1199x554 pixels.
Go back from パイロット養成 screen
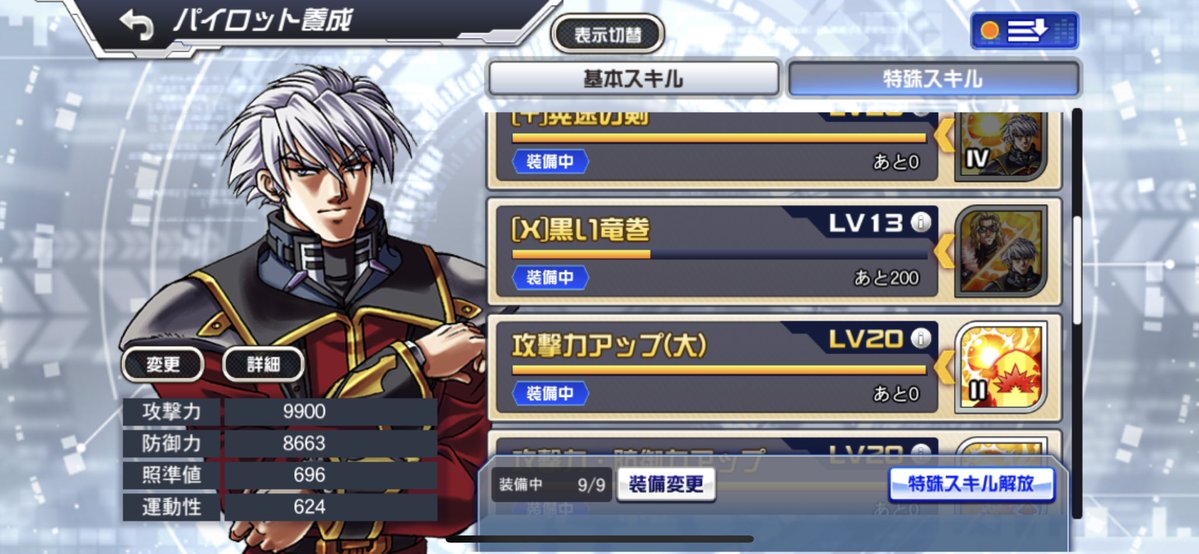(136, 26)
